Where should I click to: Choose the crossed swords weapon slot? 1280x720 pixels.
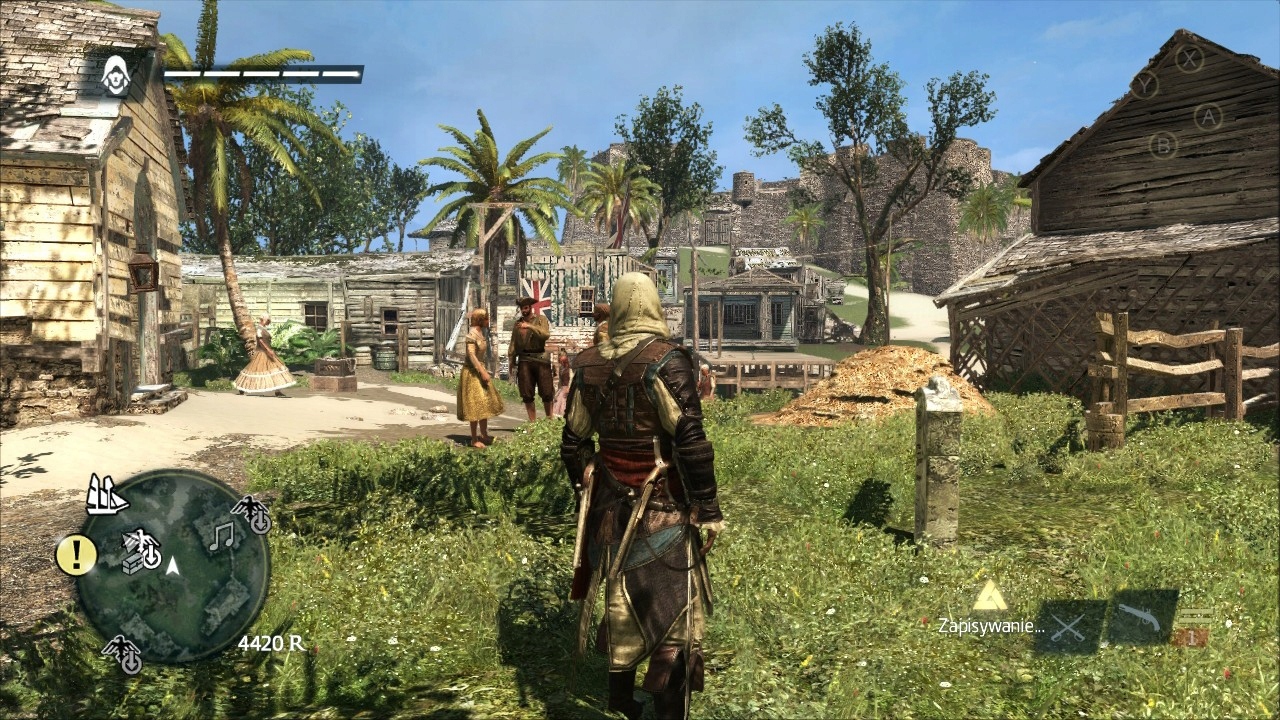1069,627
